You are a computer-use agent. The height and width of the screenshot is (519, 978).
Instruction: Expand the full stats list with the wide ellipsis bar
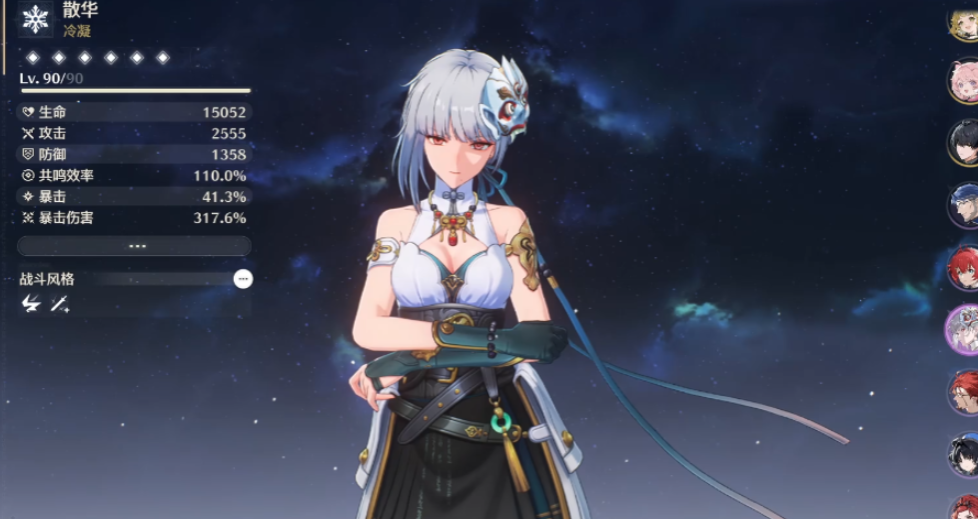pyautogui.click(x=134, y=246)
